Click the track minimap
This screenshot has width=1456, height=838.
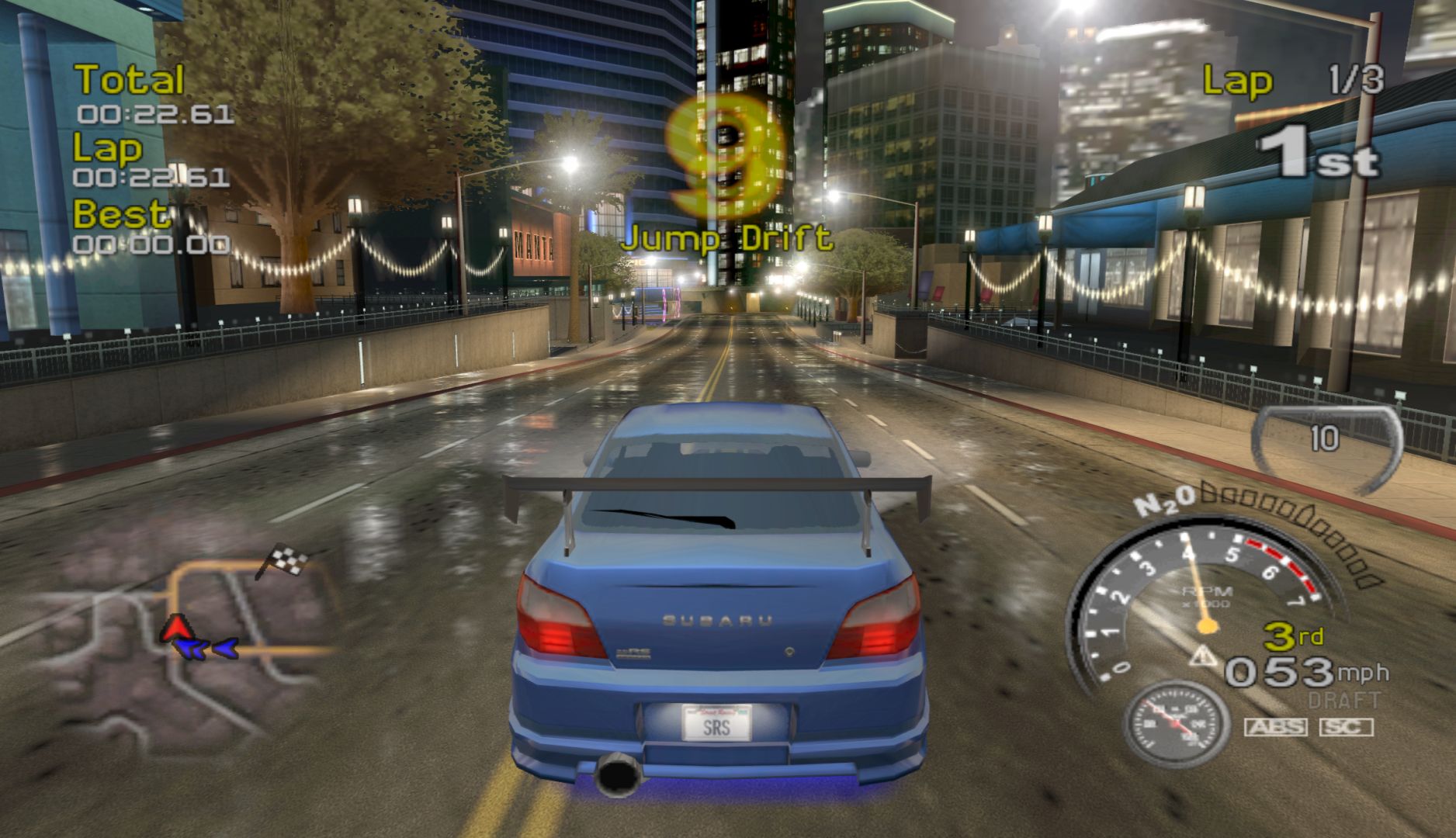(194, 644)
